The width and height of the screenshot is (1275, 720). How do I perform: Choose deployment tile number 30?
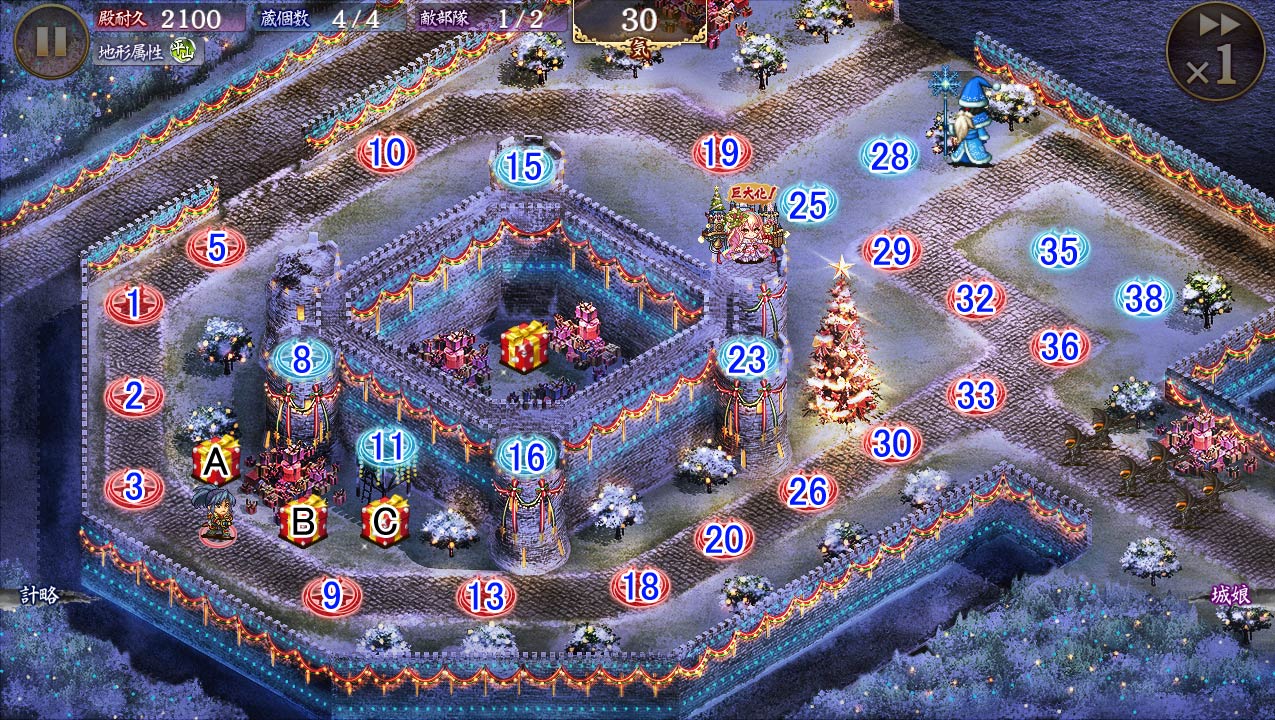coord(892,442)
